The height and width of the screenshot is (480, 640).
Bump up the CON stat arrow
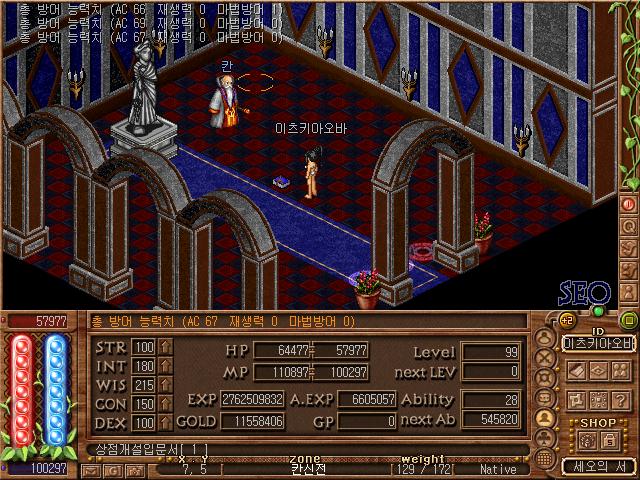165,404
